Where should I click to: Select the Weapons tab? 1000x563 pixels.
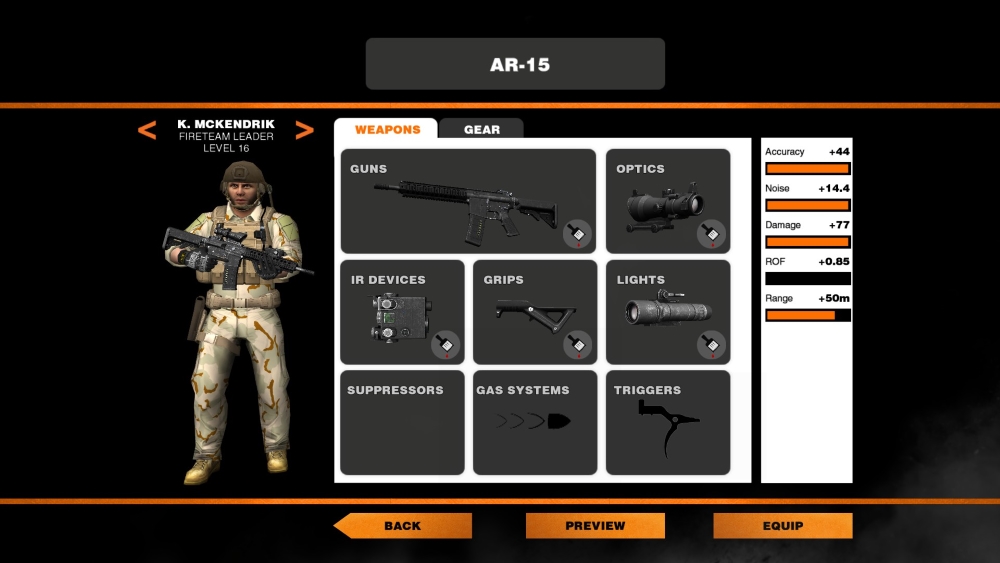387,130
